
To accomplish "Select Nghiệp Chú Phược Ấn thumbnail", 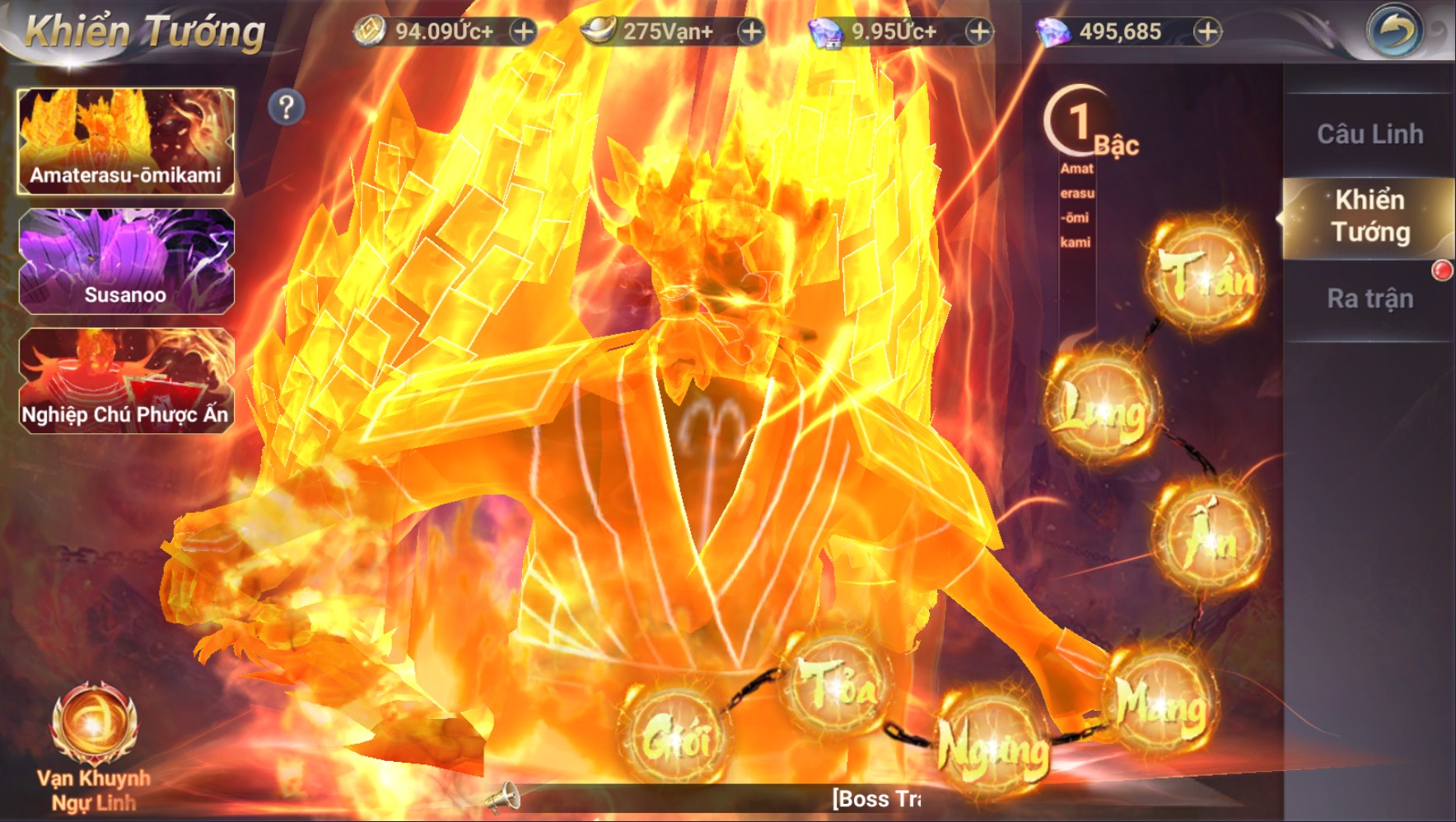I will tap(126, 381).
